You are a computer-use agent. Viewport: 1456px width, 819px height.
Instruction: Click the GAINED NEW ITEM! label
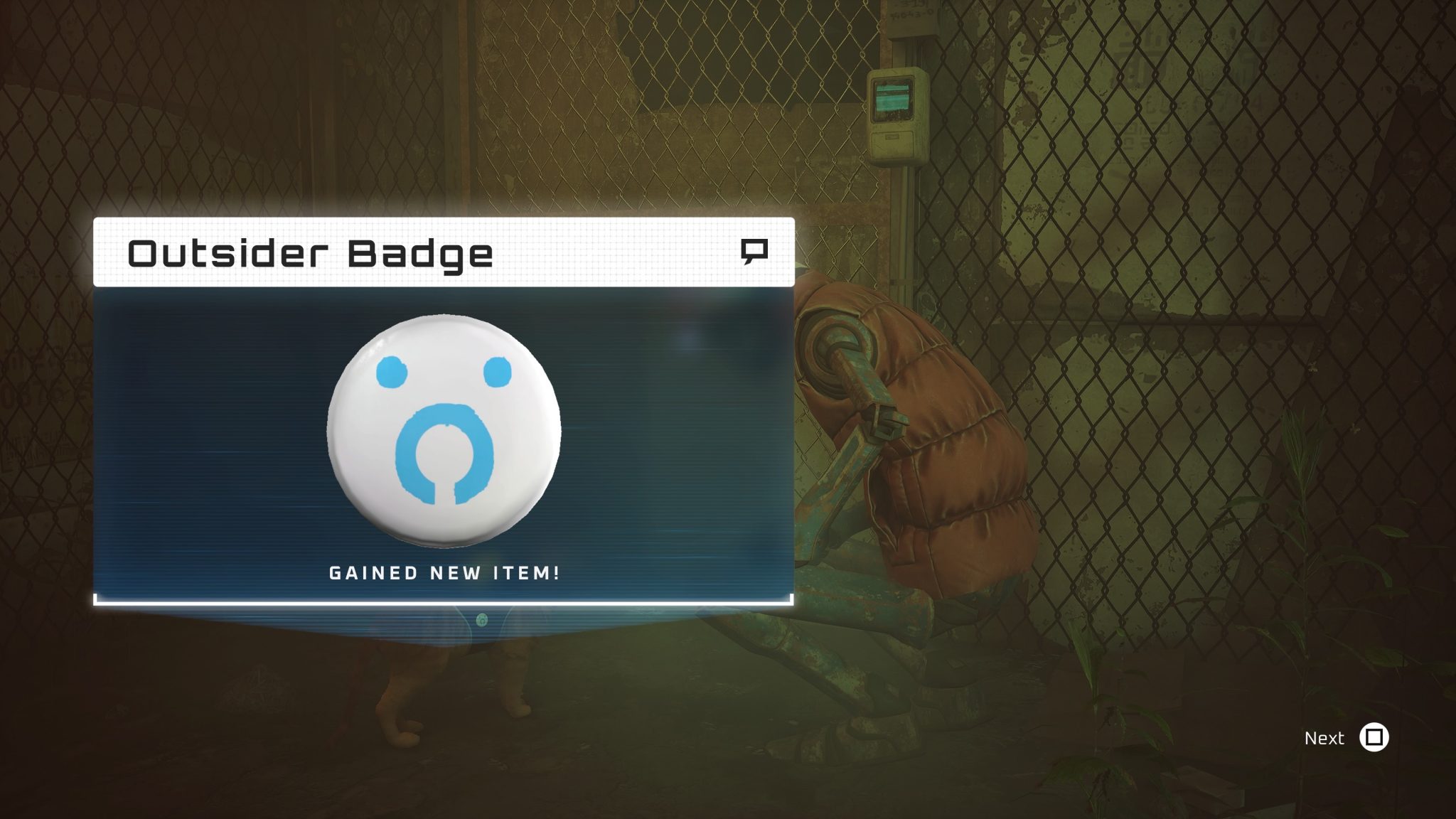click(x=444, y=573)
